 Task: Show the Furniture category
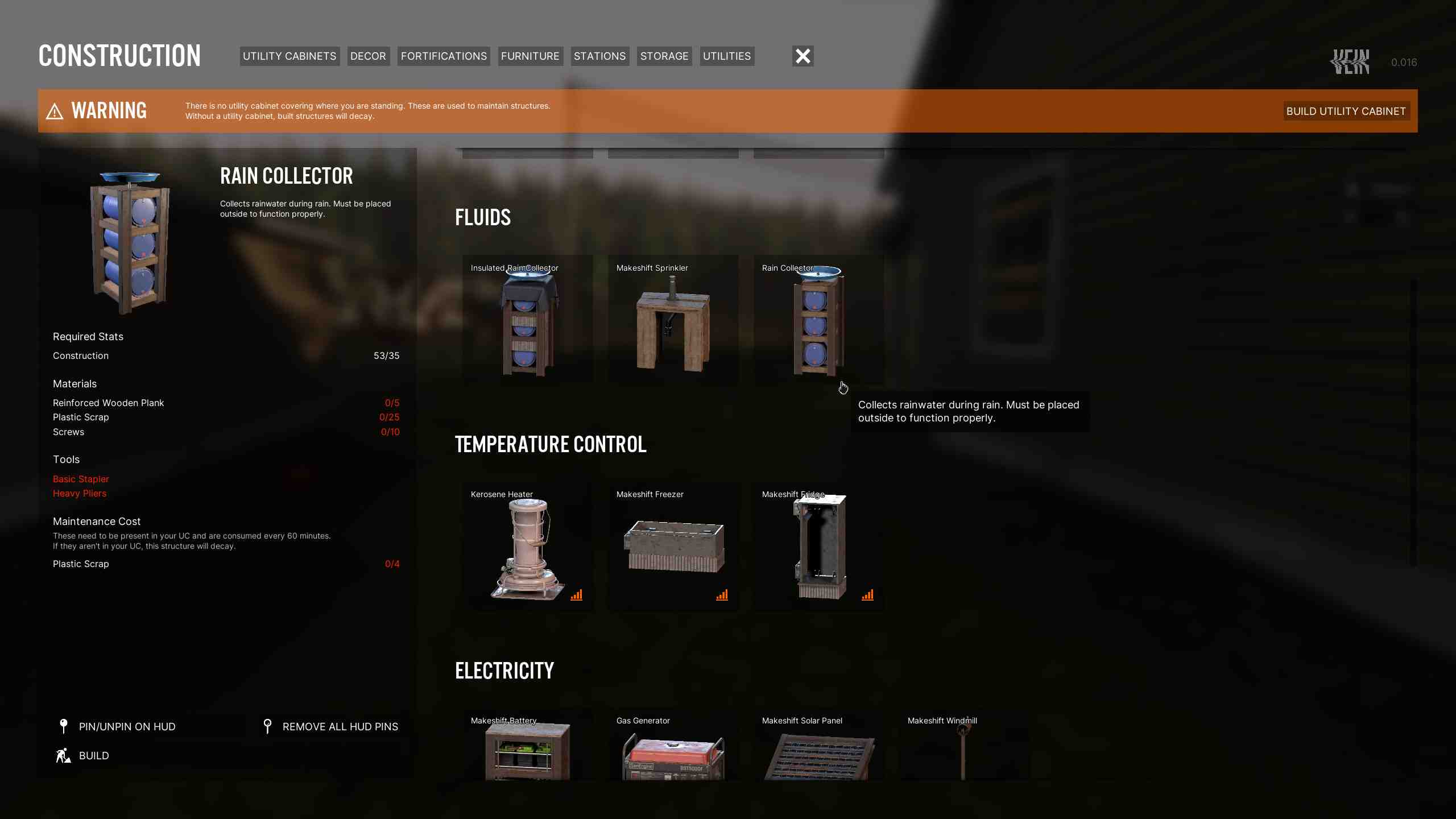click(530, 56)
